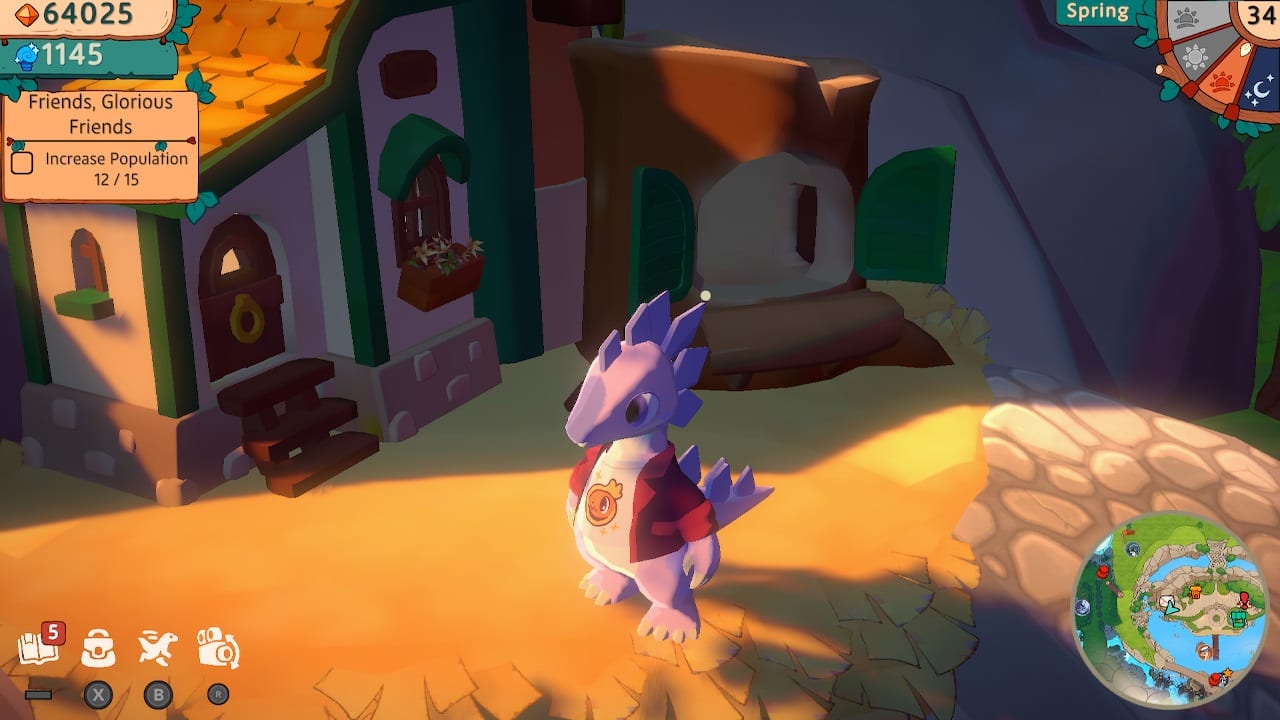This screenshot has height=720, width=1280.
Task: Toggle the Increase Population quest checkbox
Action: pos(22,161)
